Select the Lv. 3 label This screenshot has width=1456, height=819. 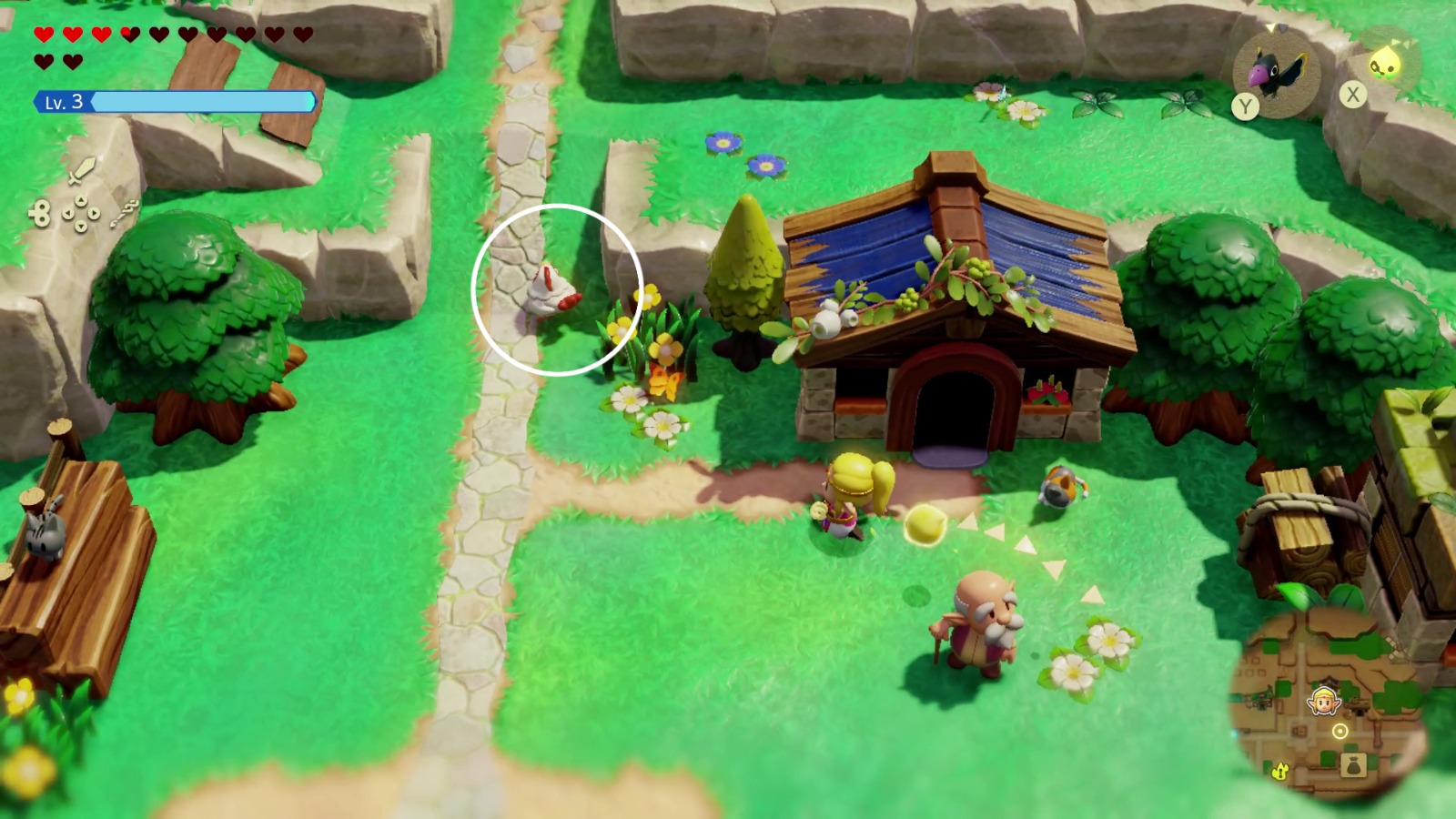point(64,100)
